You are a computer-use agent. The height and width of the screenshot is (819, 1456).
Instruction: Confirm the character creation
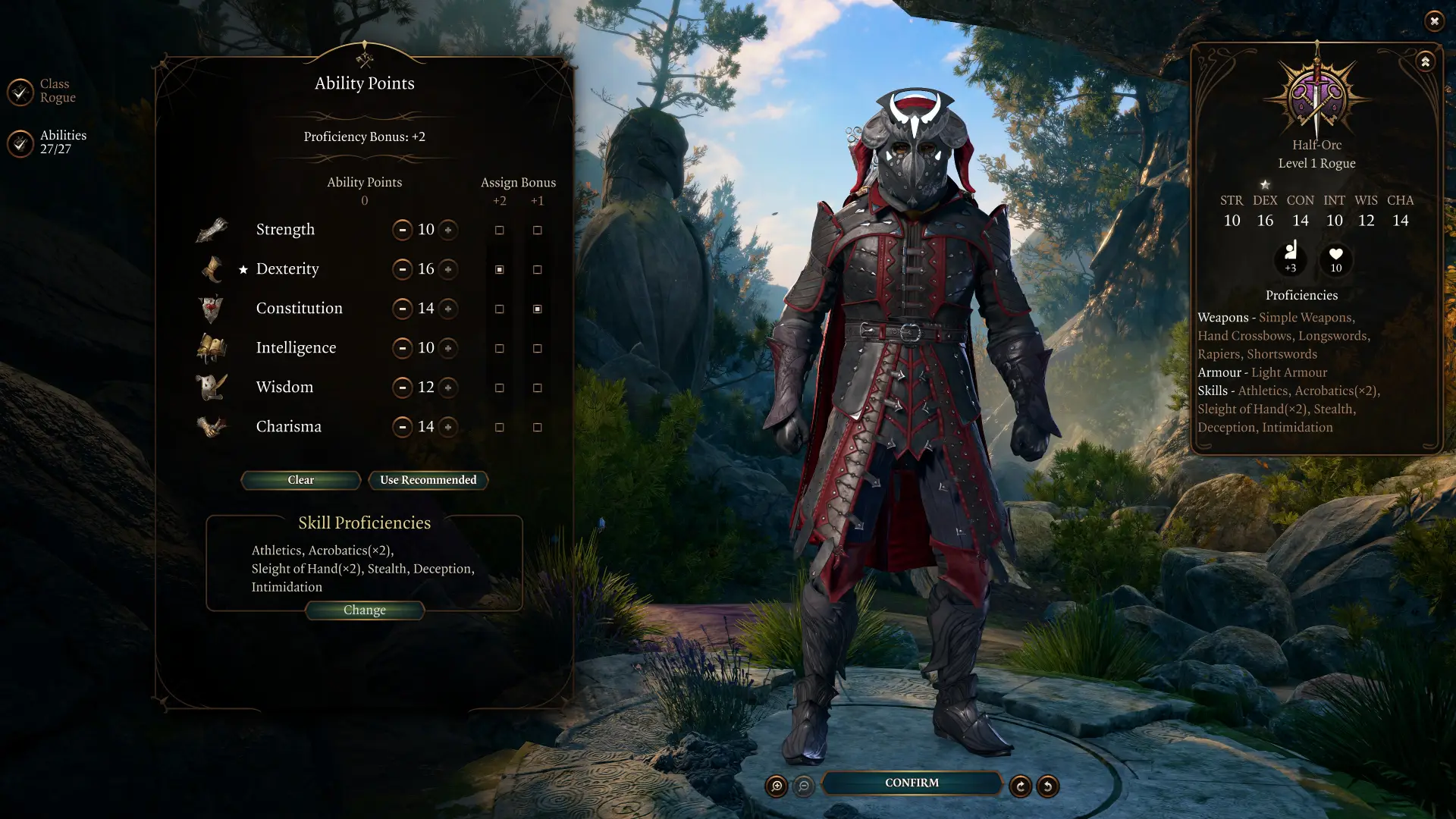point(911,783)
